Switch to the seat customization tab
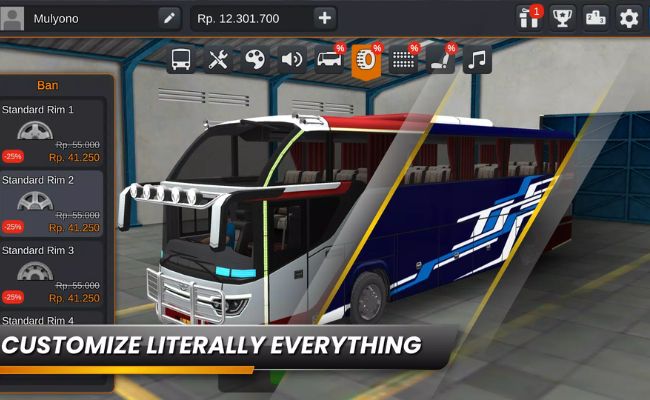This screenshot has height=400, width=650. 440,60
